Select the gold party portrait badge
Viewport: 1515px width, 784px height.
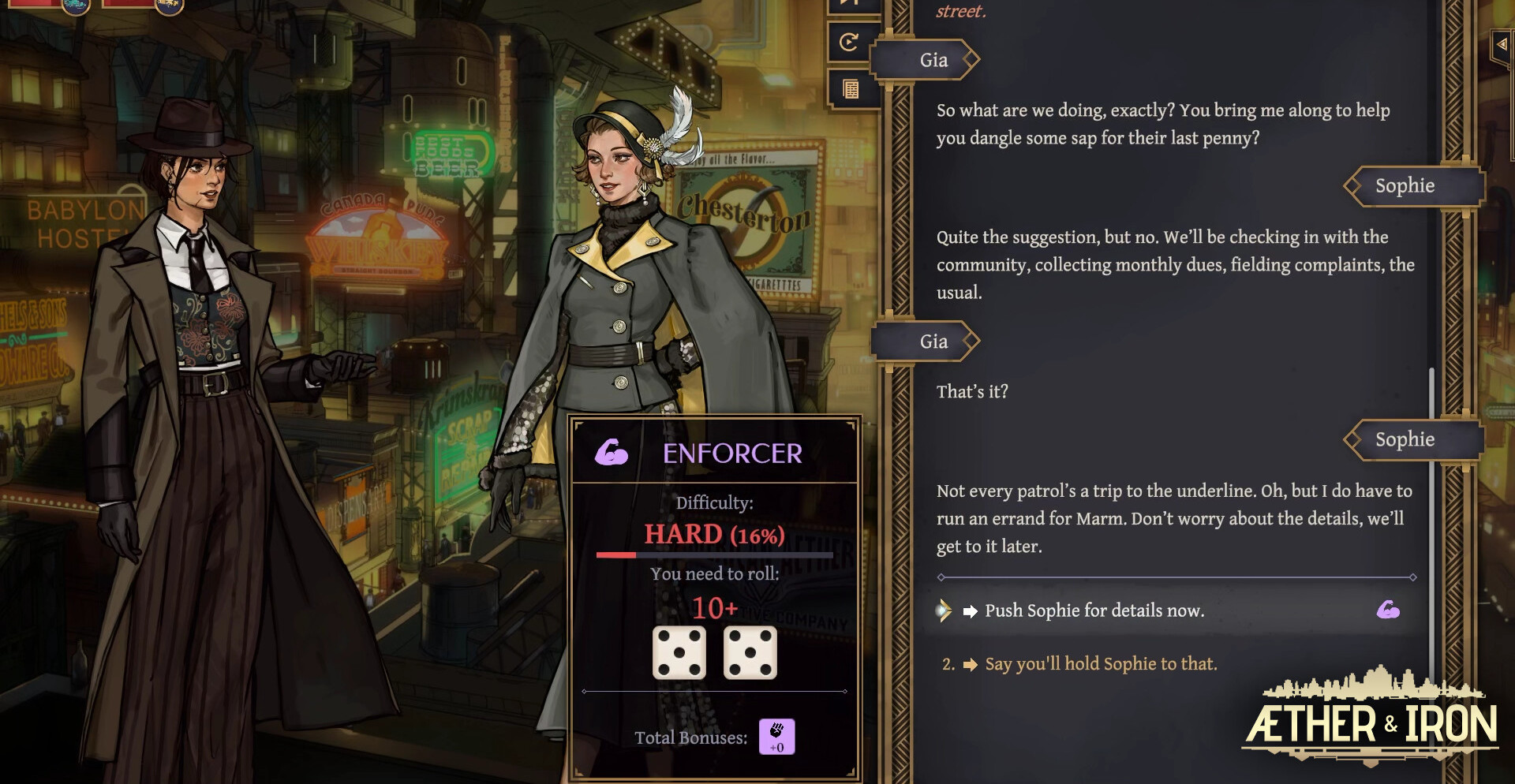click(x=169, y=6)
